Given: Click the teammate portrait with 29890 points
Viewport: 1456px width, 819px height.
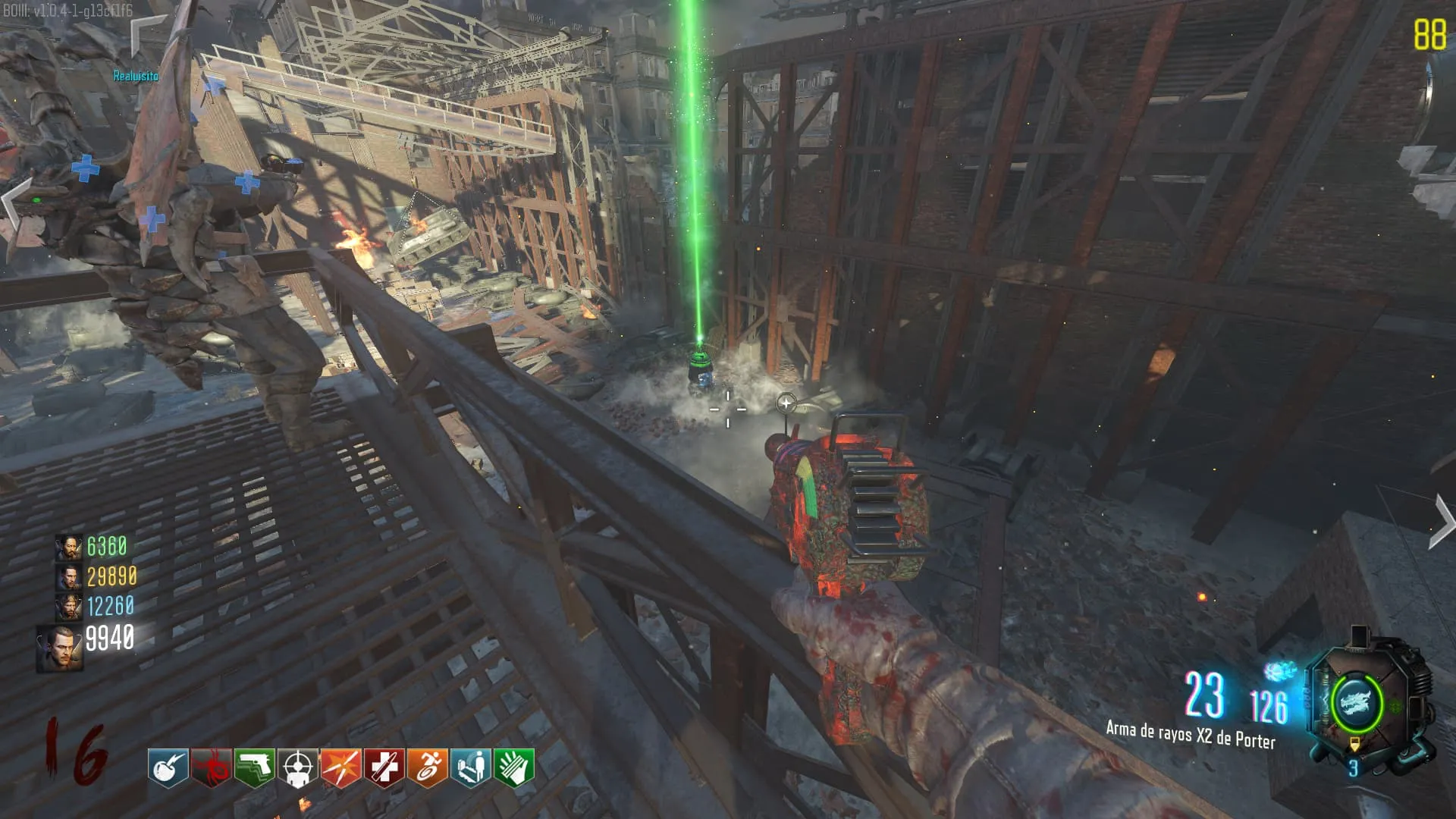Looking at the screenshot, I should pyautogui.click(x=68, y=577).
